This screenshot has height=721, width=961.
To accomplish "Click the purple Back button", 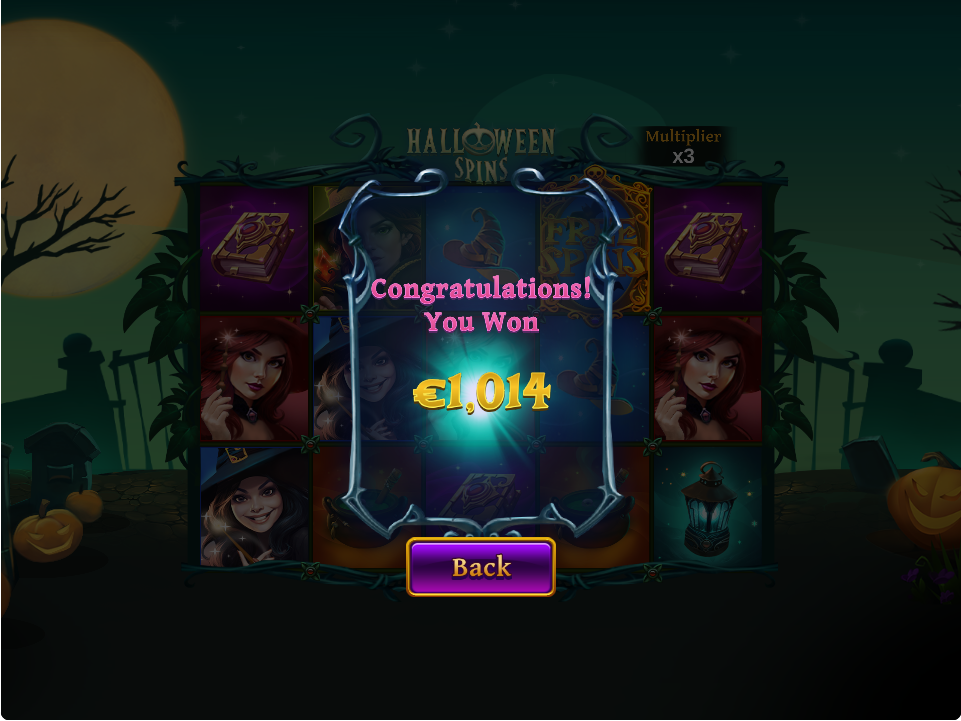I will point(481,567).
